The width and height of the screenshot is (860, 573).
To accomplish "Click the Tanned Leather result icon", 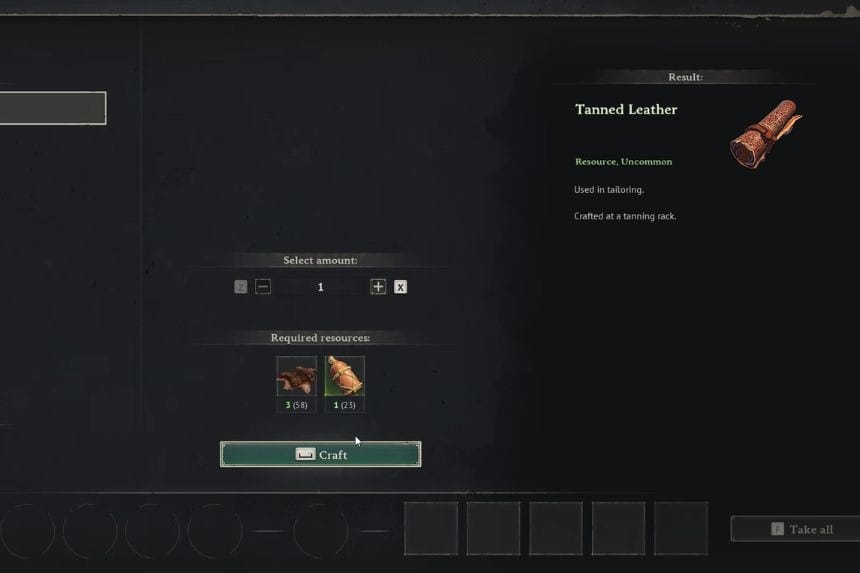I will pyautogui.click(x=765, y=133).
